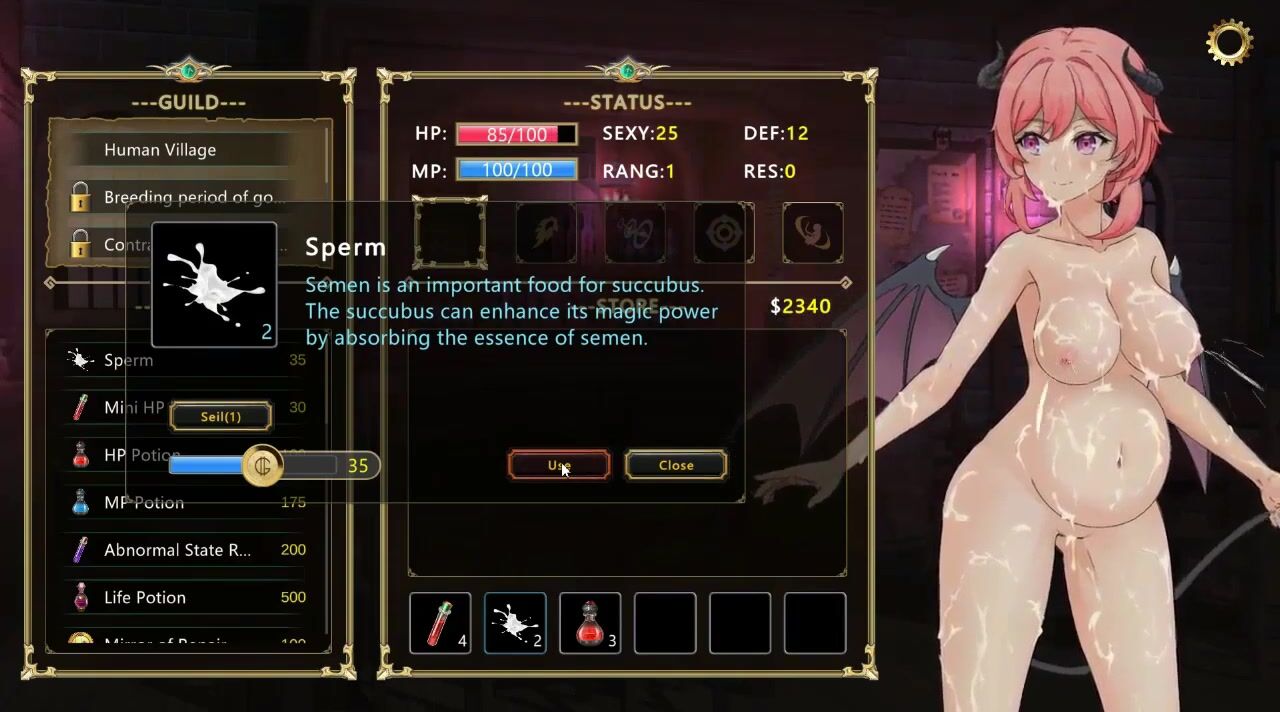Choose Abnormal State R... in the store list
This screenshot has height=712, width=1280.
pyautogui.click(x=180, y=550)
